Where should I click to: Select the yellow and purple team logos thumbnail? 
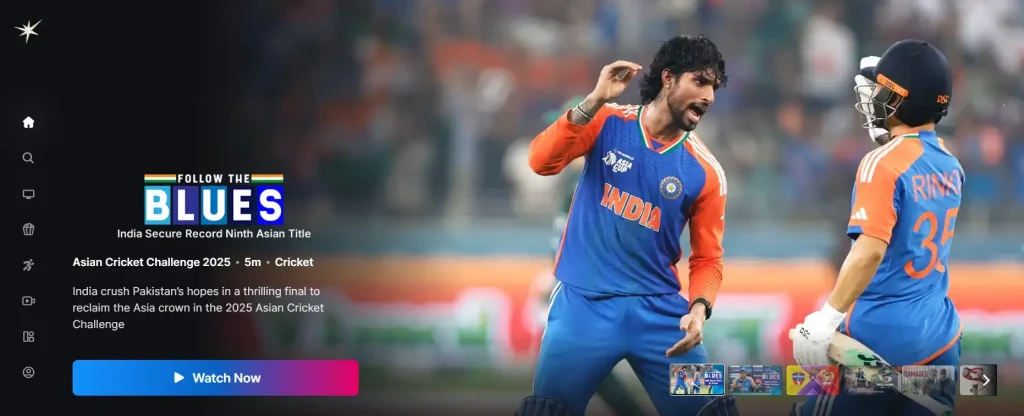coord(813,380)
